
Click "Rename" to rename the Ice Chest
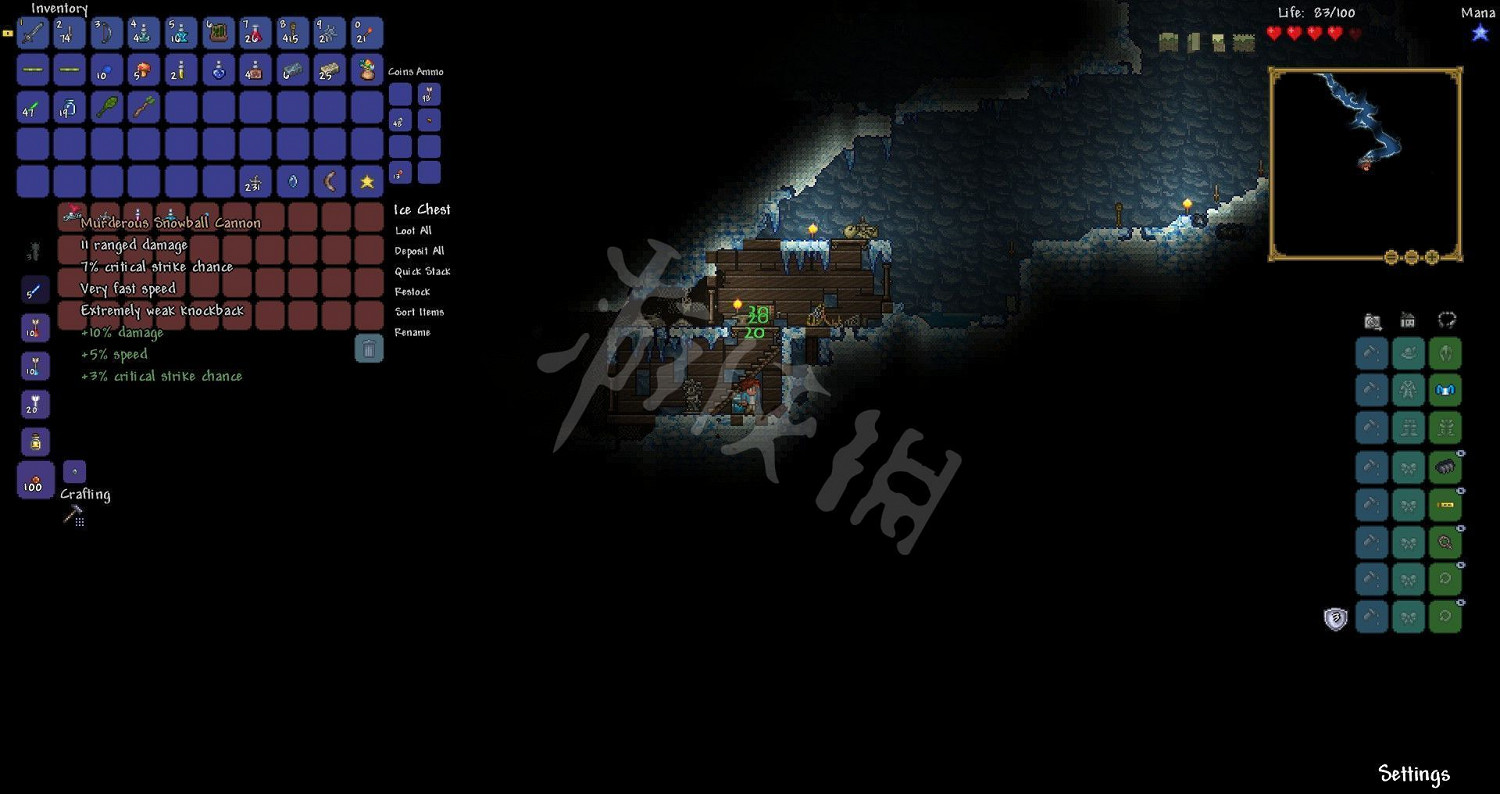click(x=412, y=331)
